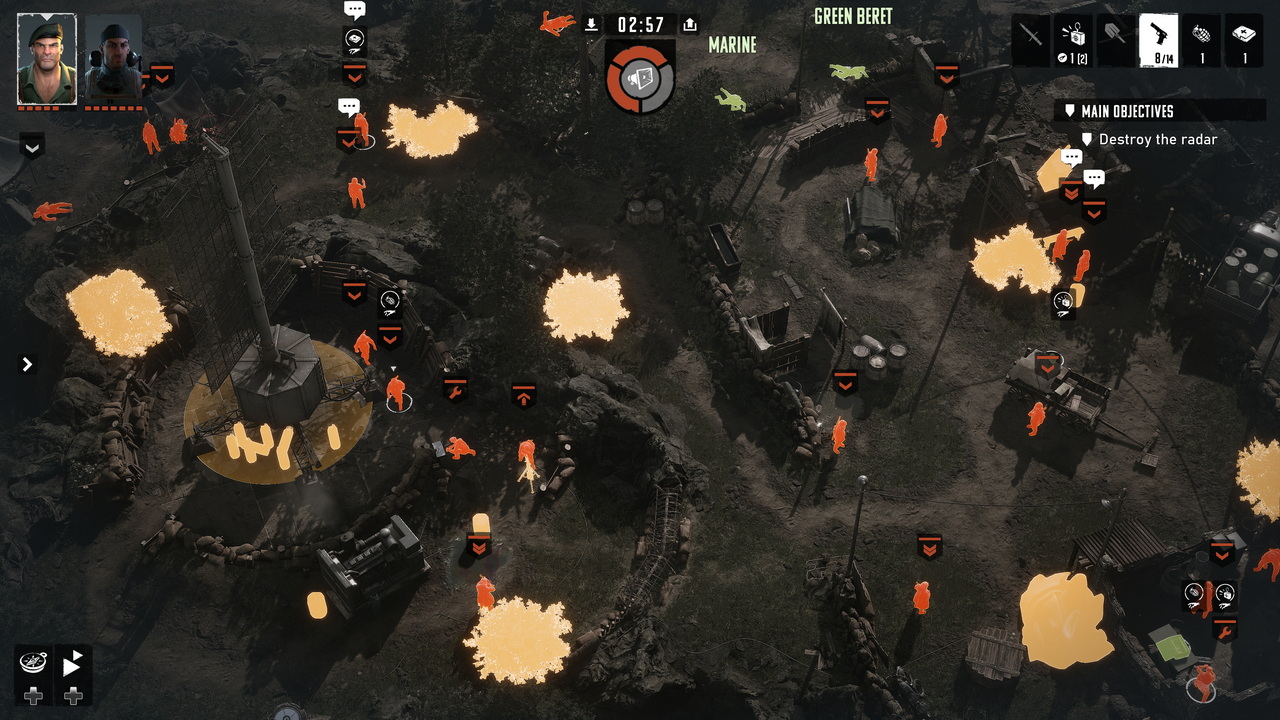
Task: Select the circular enemy-view indicator below timer
Action: pos(640,77)
